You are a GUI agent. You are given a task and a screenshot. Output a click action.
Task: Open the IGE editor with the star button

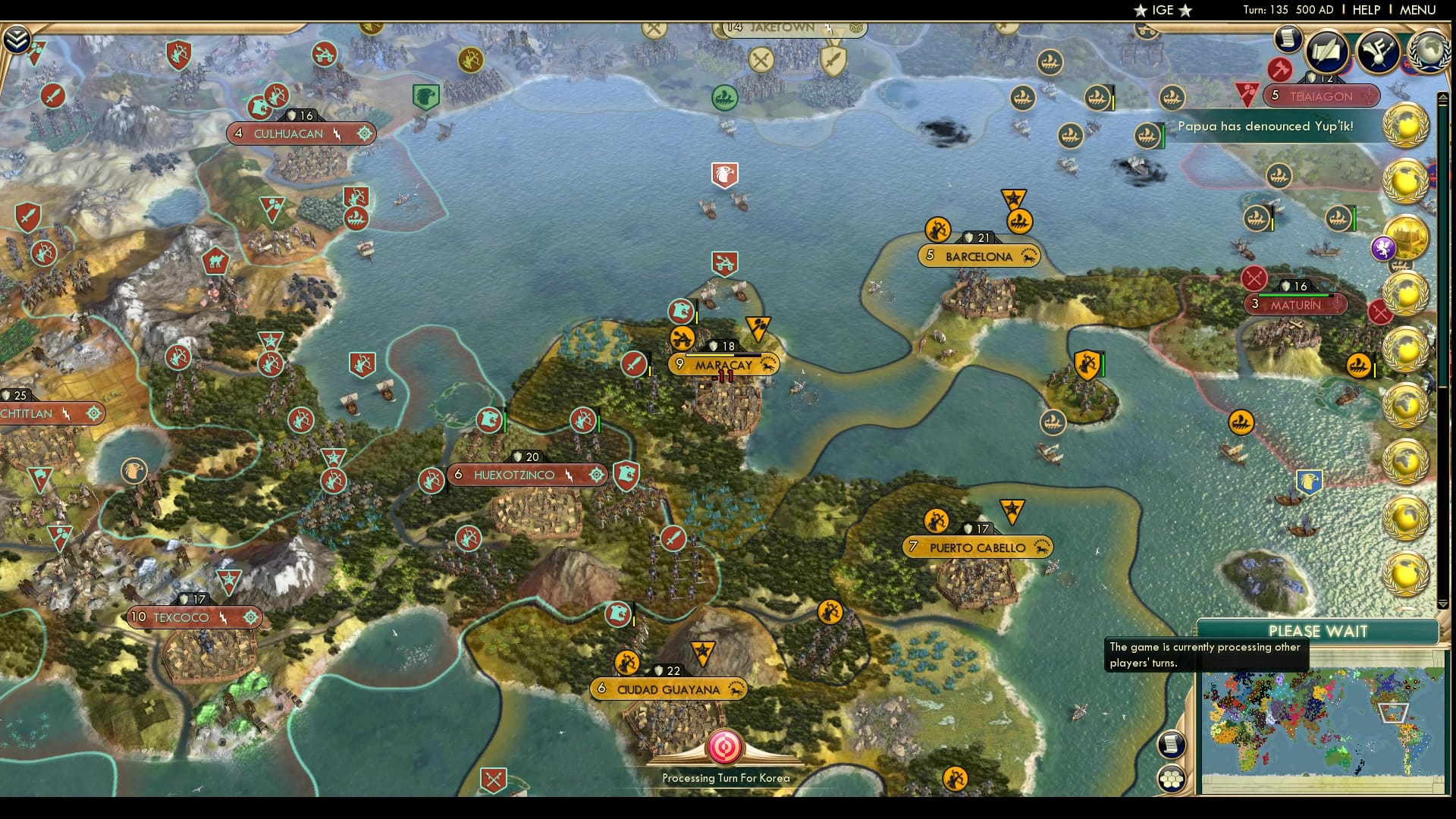coord(1160,10)
